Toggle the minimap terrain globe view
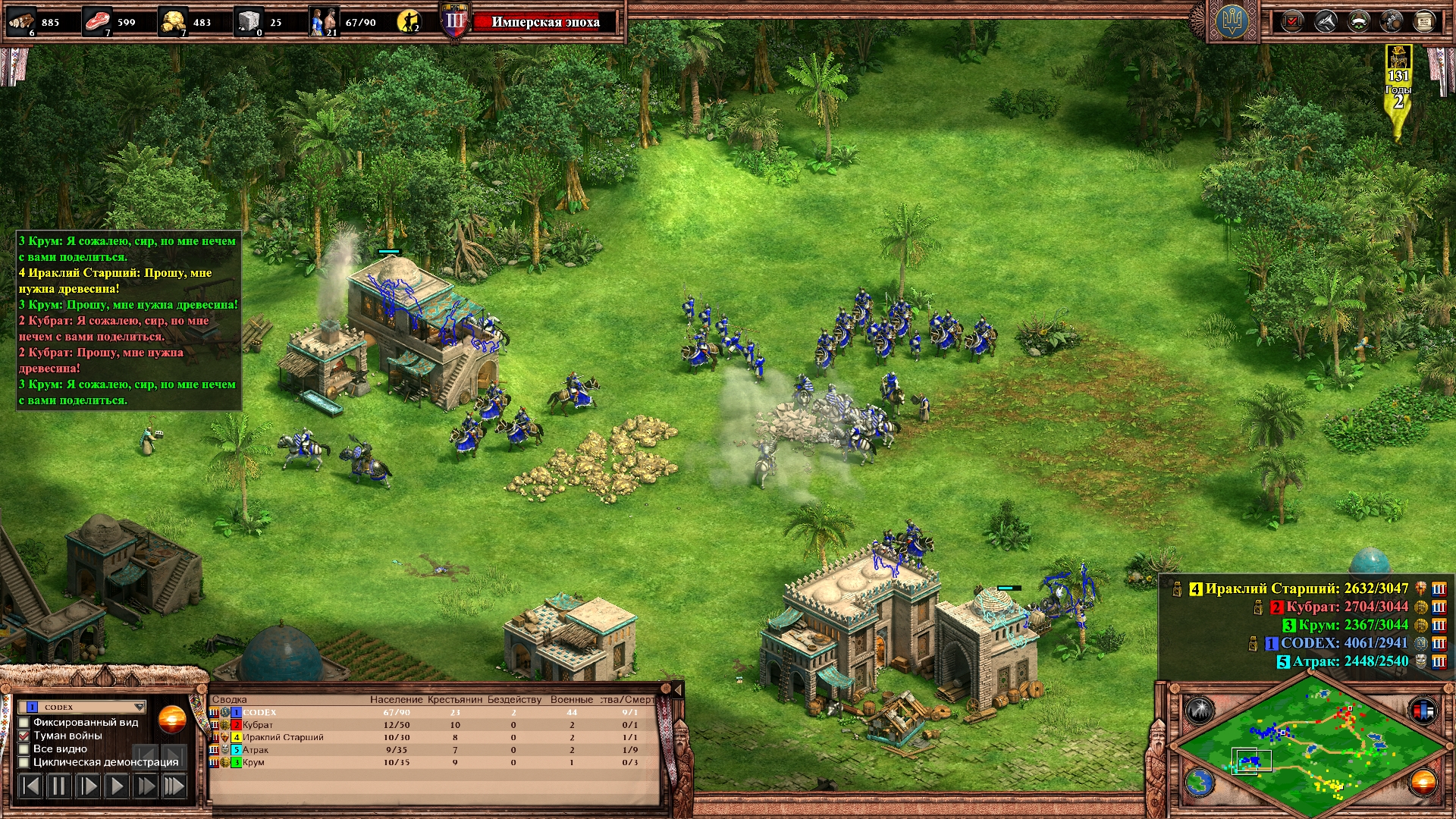Viewport: 1456px width, 819px height. (x=1200, y=782)
